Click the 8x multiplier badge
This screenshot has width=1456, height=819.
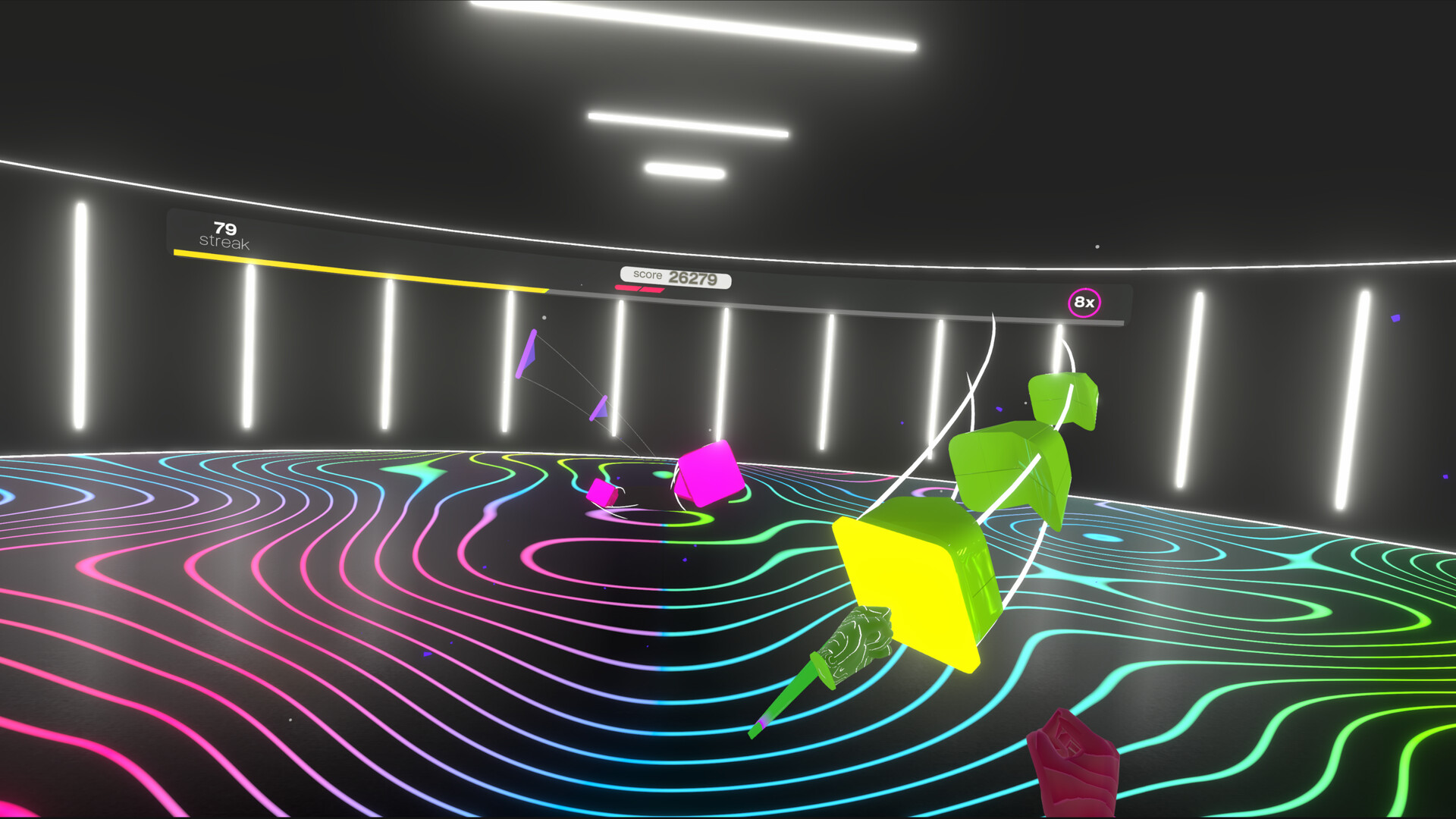click(x=1084, y=301)
